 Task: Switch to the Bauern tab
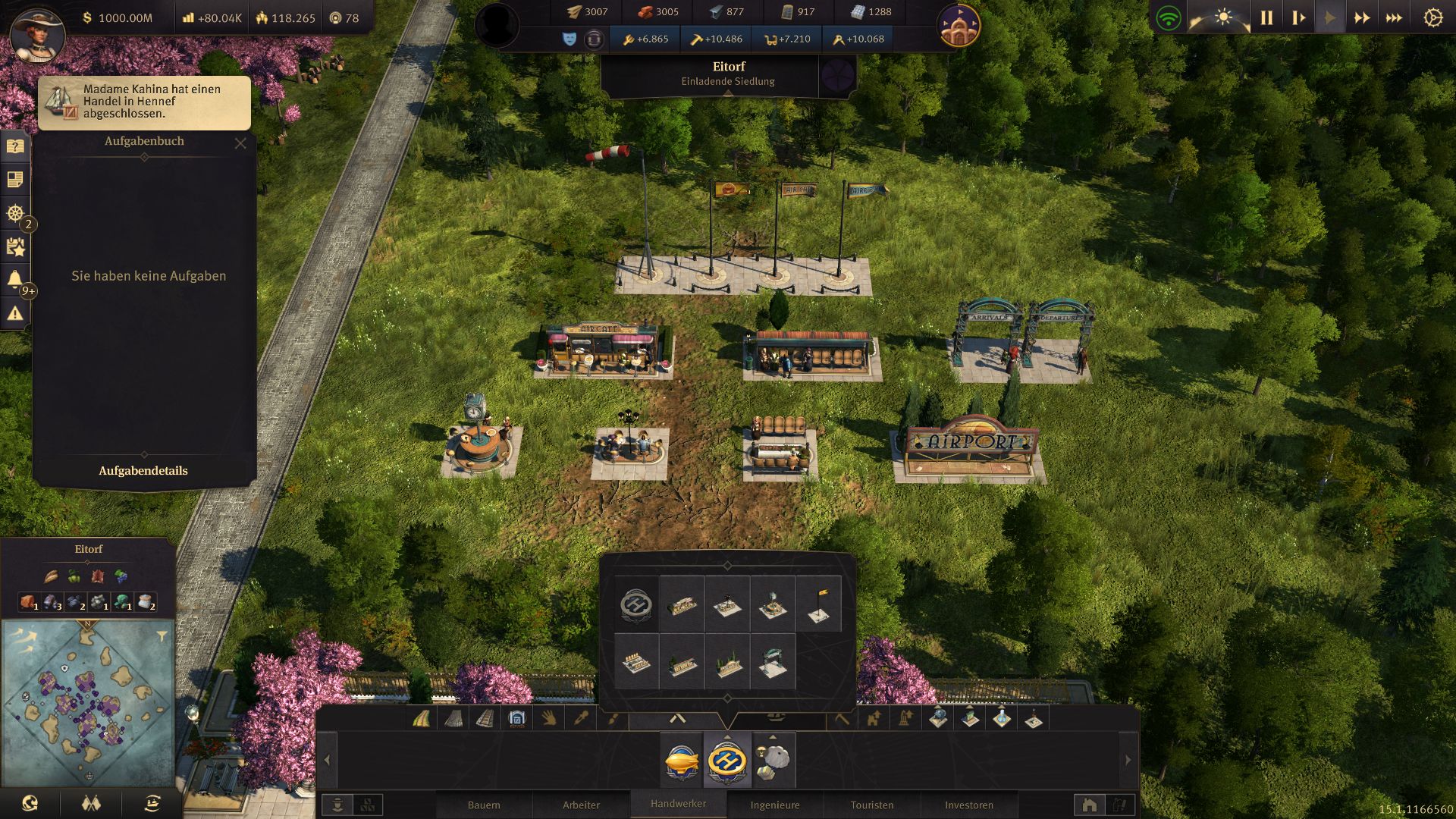(484, 805)
